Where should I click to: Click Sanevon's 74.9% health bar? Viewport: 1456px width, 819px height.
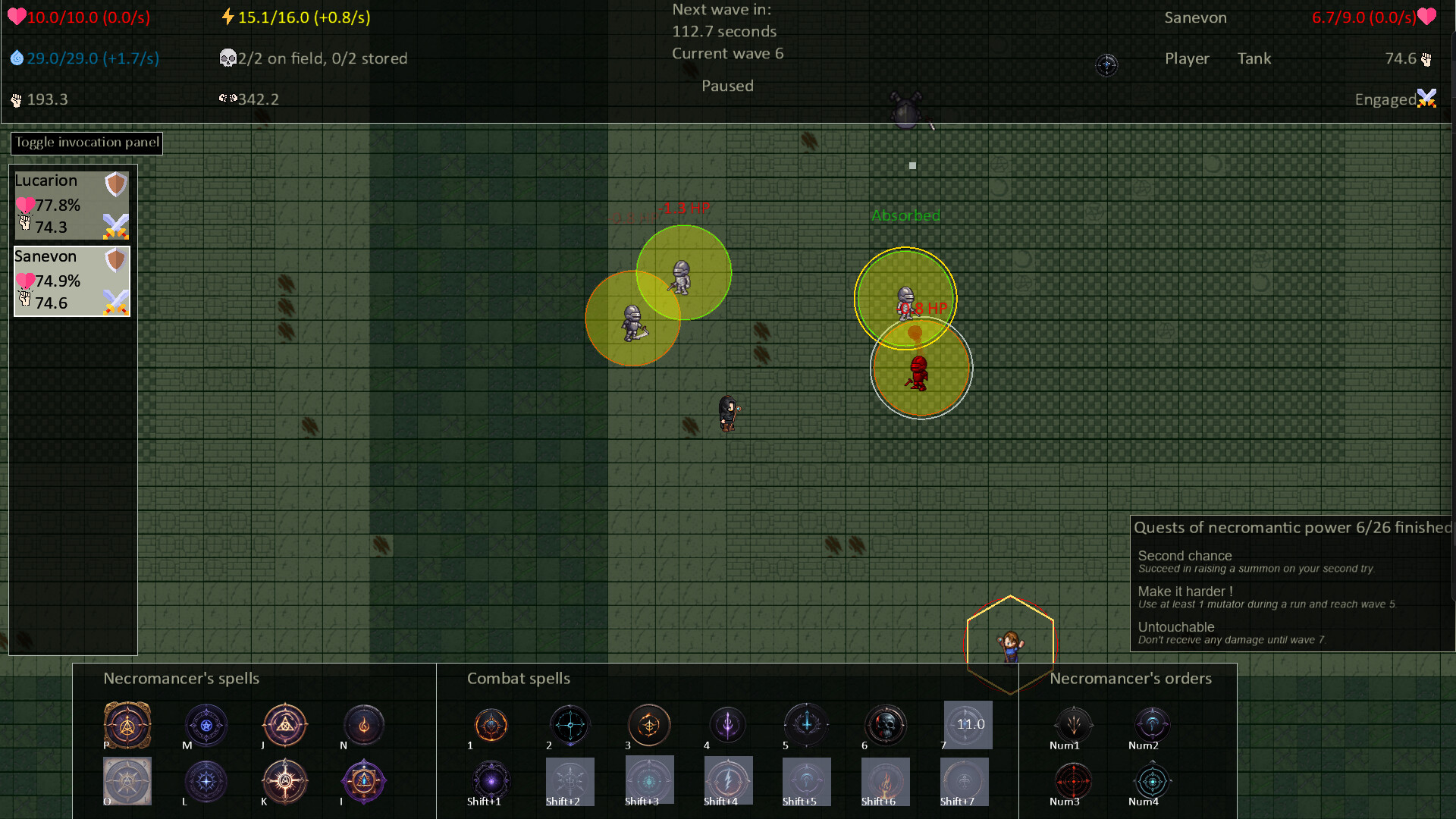(57, 281)
